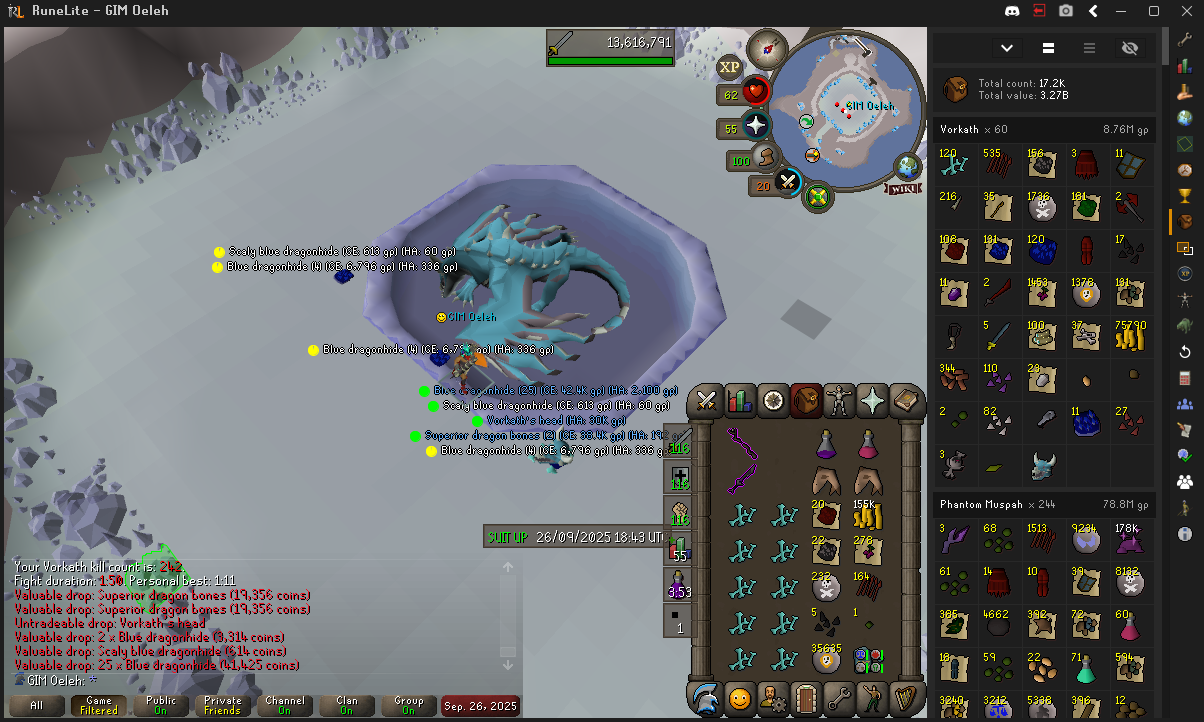Click the Wiki lookup banner
1204x722 pixels.
[903, 188]
